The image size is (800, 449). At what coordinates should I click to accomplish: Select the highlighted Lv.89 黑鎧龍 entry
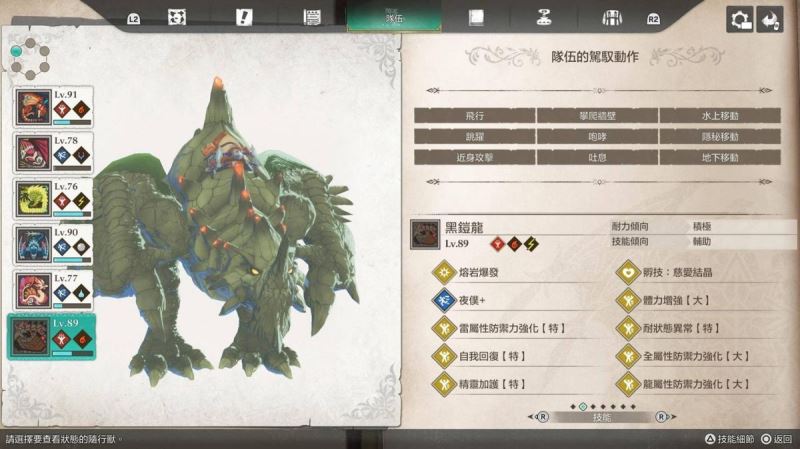point(52,336)
